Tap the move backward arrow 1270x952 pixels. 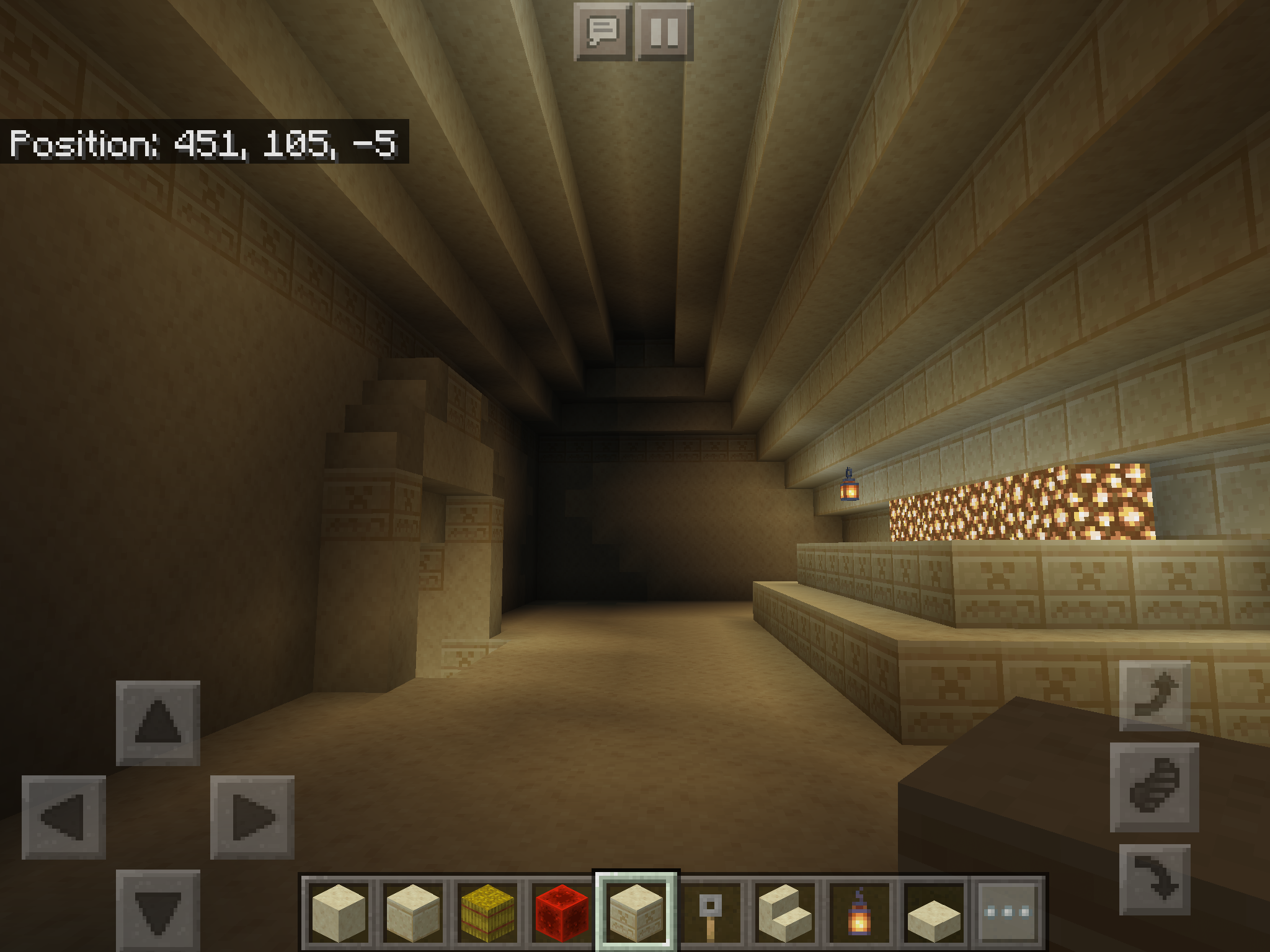158,910
